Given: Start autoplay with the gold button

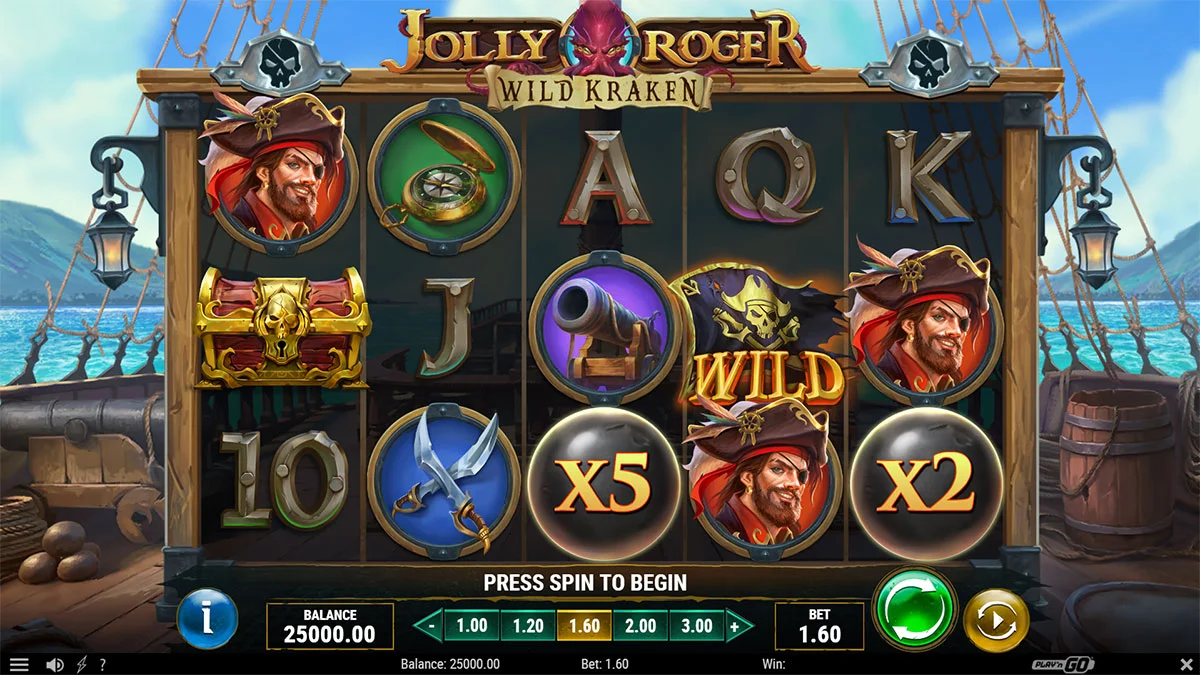Looking at the screenshot, I should click(995, 621).
